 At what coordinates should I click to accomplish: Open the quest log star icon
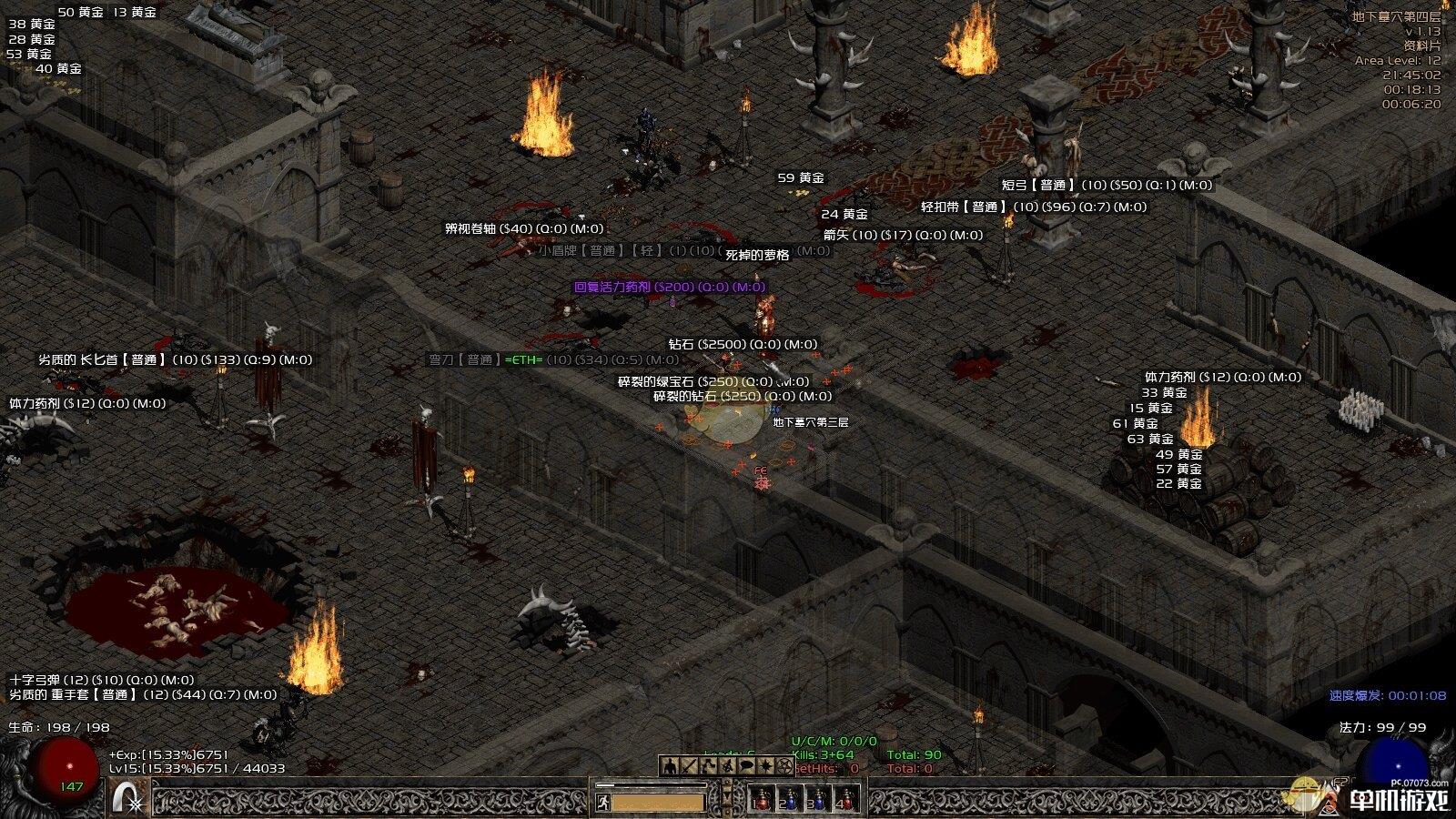click(x=766, y=766)
